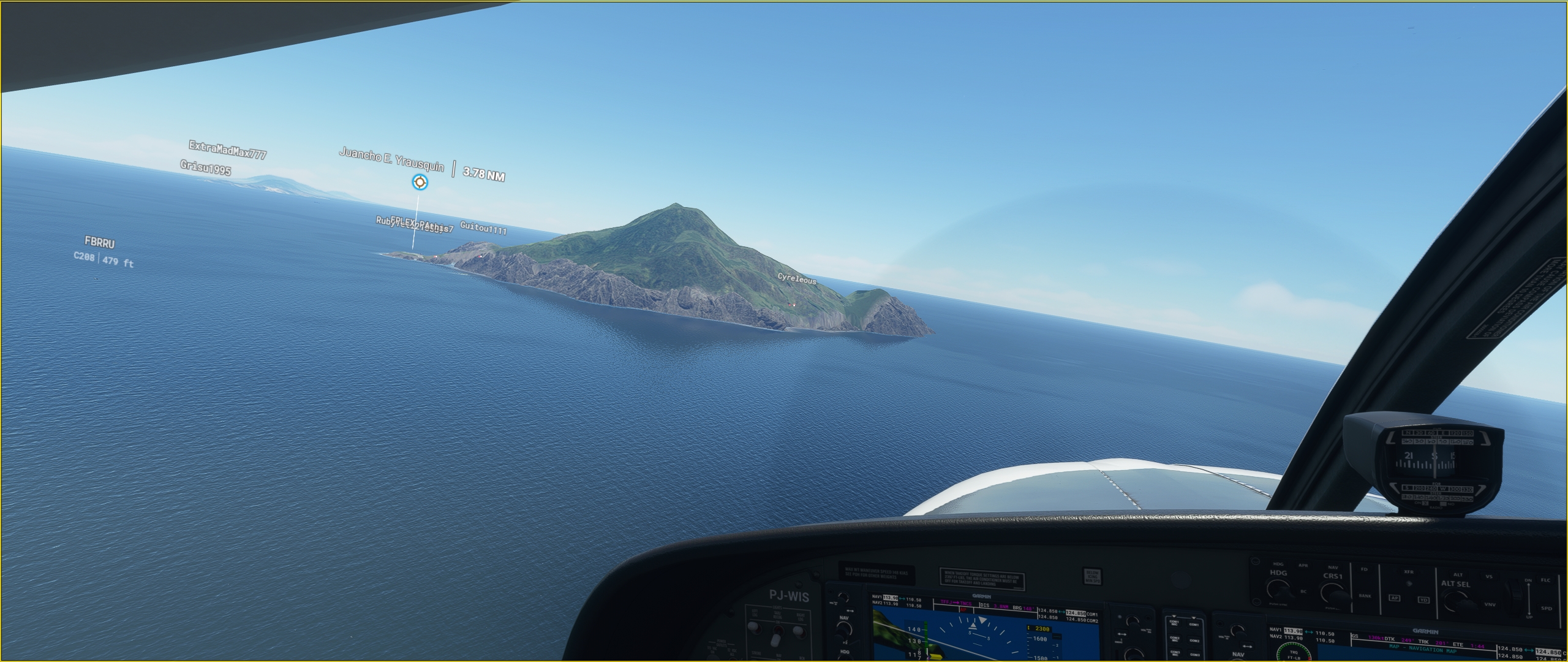
Task: Select the ExtraMadMax777 player nameplate
Action: 227,149
